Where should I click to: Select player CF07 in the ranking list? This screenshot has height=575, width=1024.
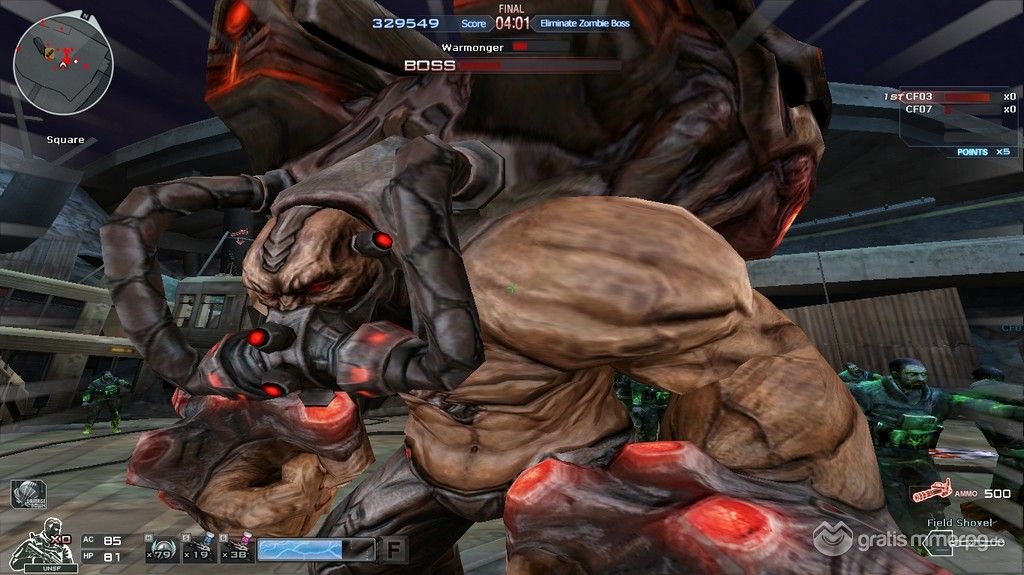coord(919,109)
